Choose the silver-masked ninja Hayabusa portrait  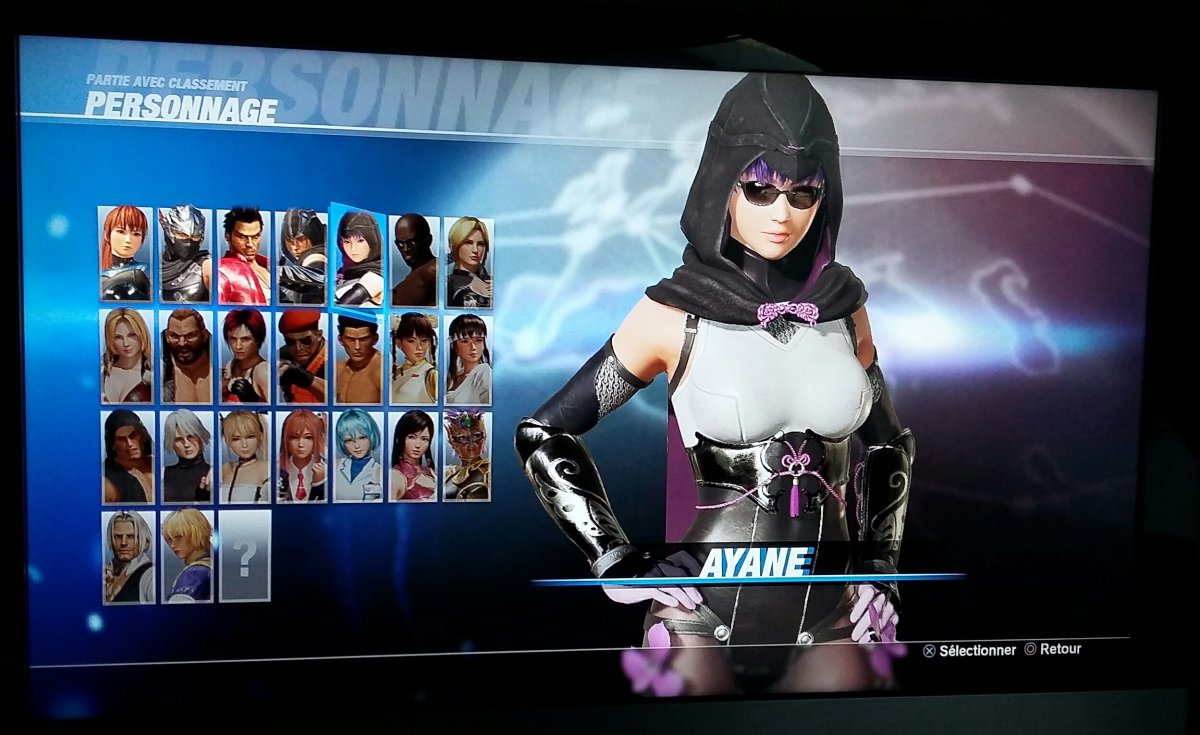(185, 254)
